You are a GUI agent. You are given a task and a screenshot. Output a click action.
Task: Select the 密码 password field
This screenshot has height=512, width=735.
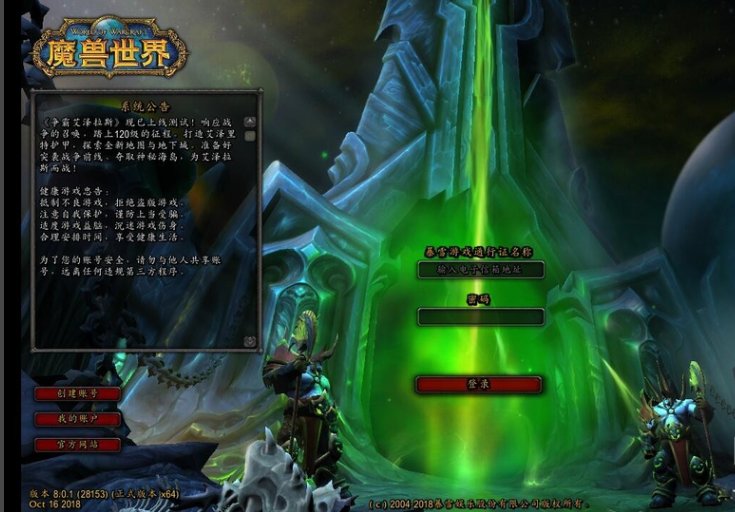481,317
